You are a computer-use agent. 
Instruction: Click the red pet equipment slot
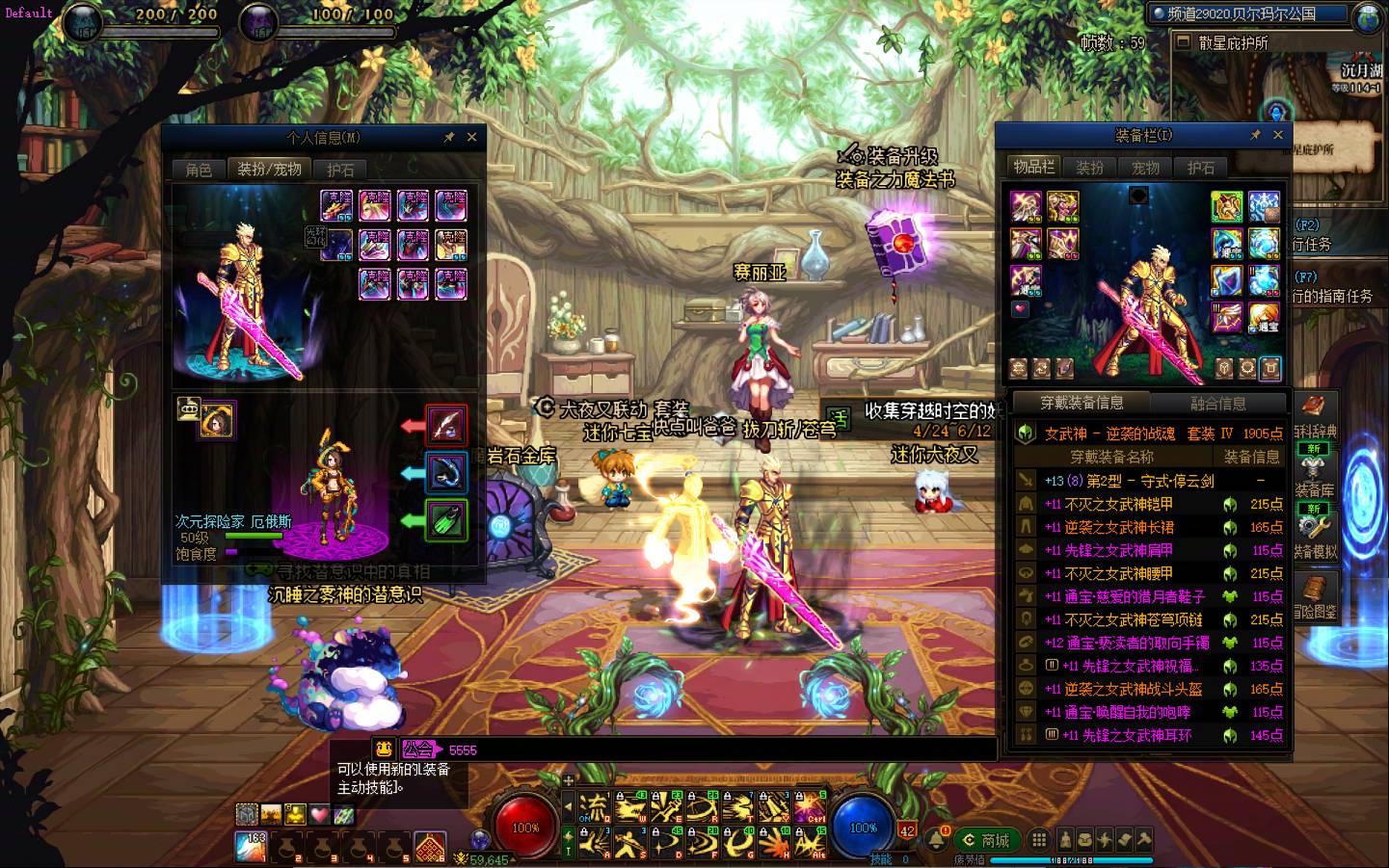pyautogui.click(x=445, y=425)
